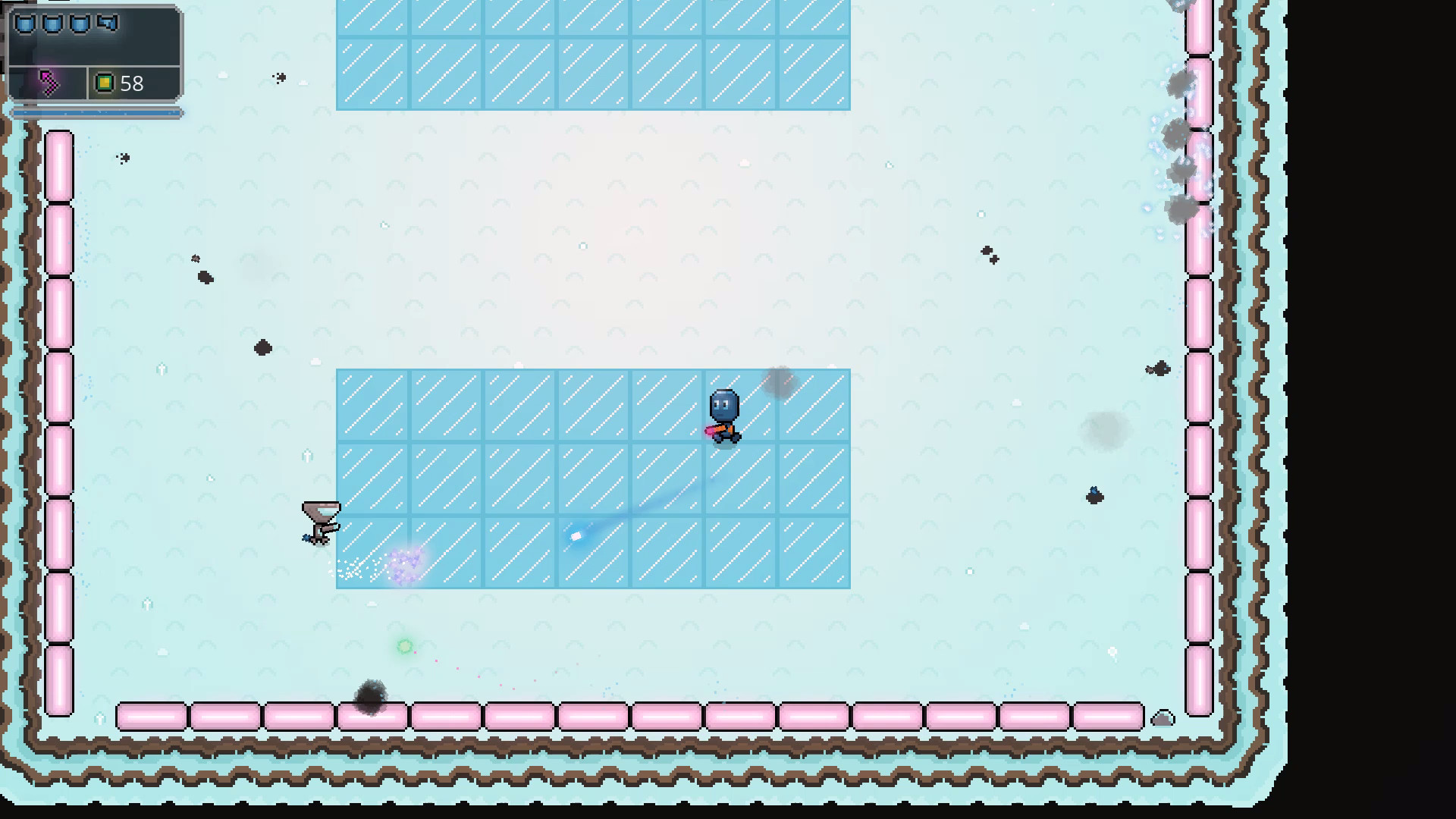Click the green gem currency icon
The height and width of the screenshot is (819, 1456).
(x=105, y=82)
